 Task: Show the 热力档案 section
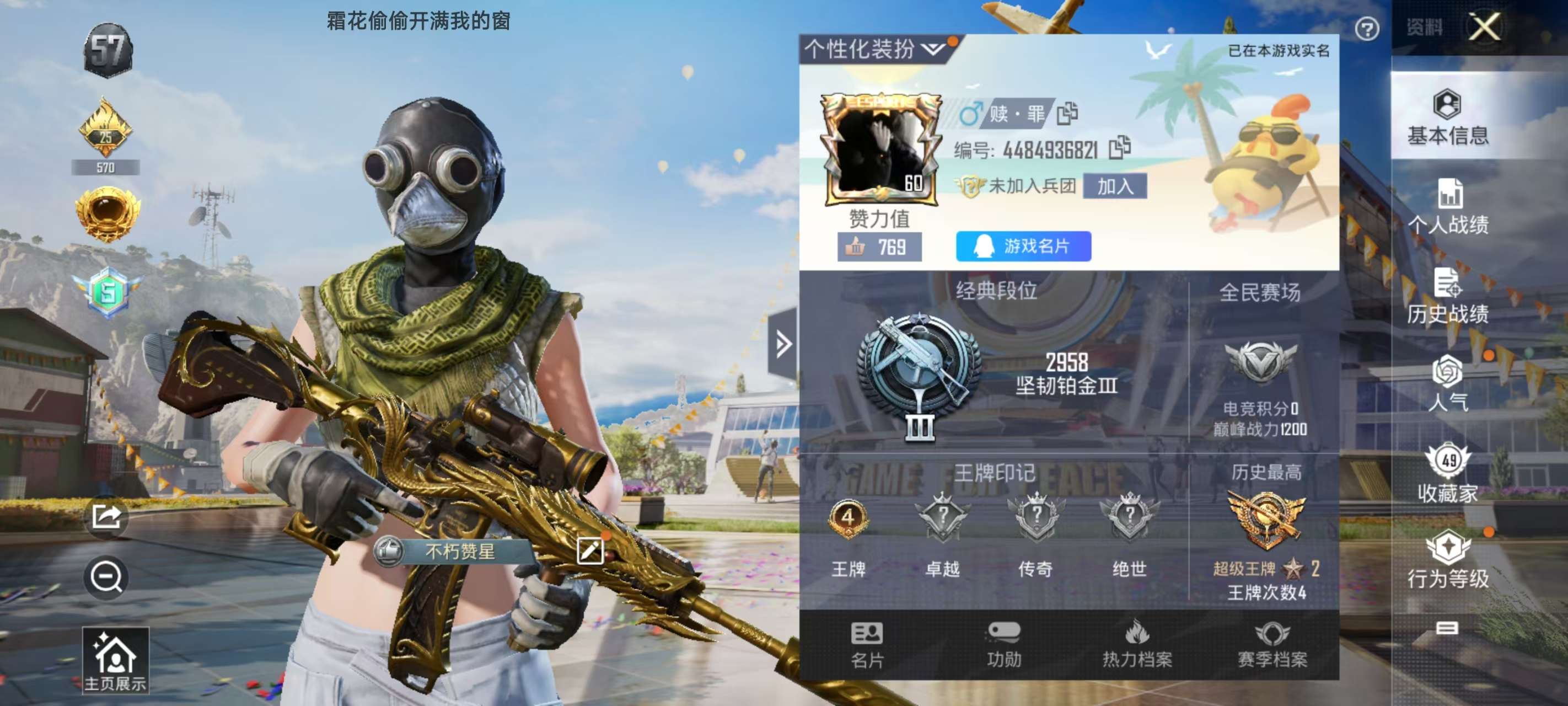(x=1136, y=645)
